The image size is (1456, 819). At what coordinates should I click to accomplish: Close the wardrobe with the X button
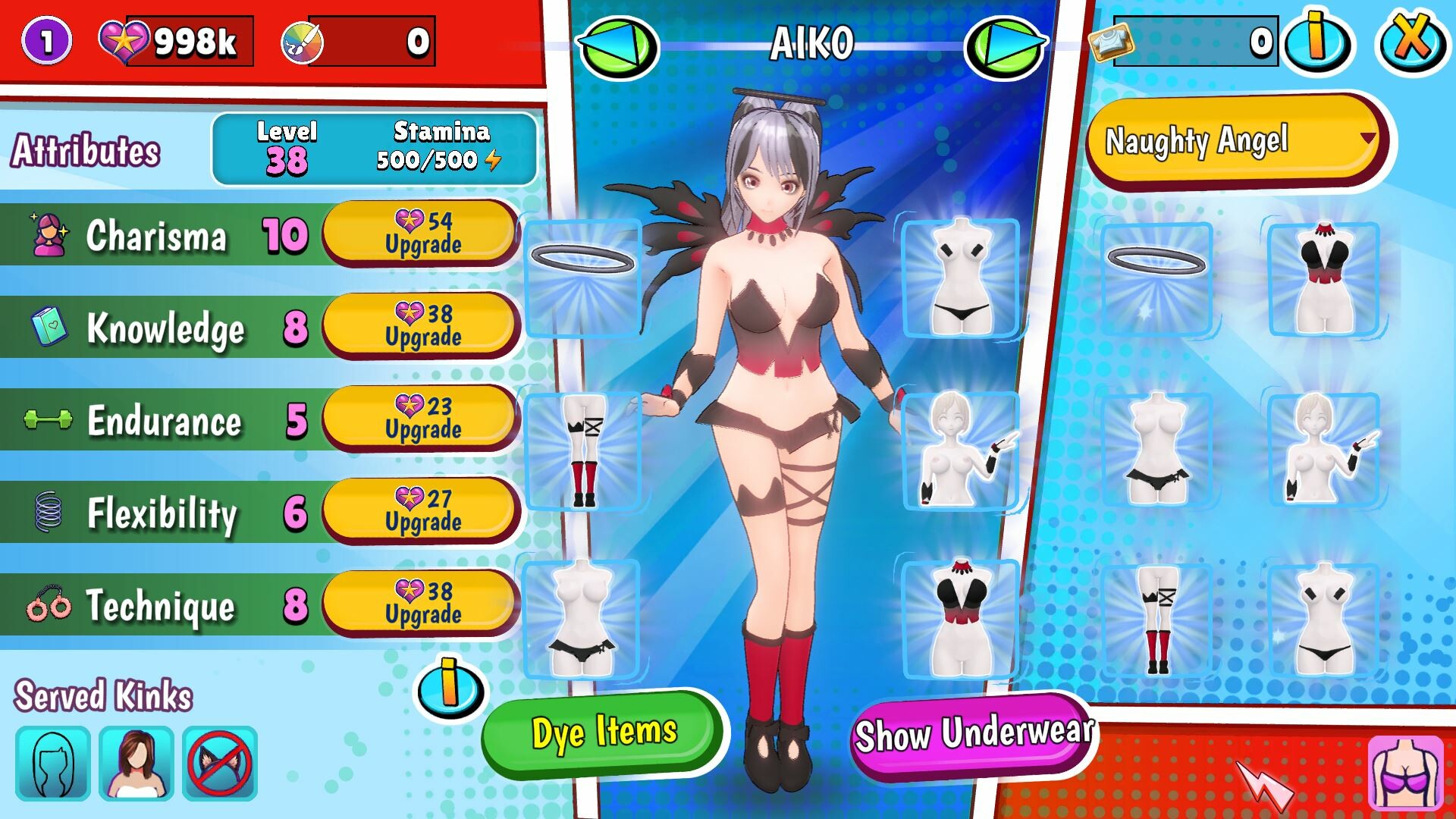[x=1410, y=42]
